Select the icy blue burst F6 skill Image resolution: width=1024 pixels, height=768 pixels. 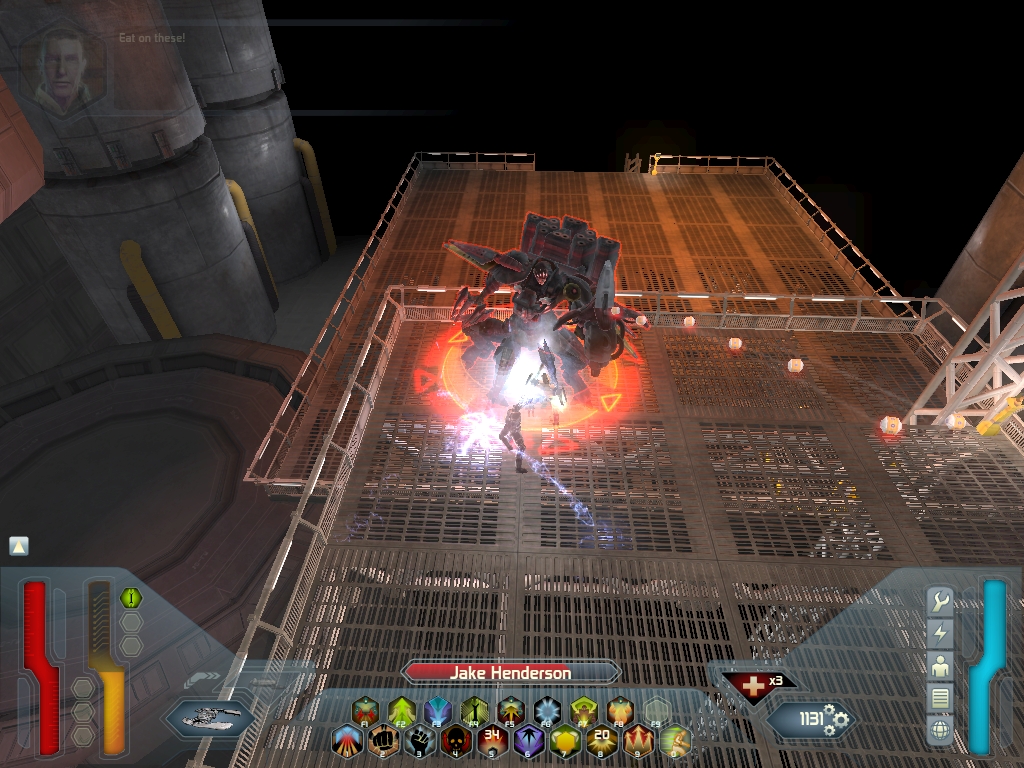pyautogui.click(x=547, y=711)
